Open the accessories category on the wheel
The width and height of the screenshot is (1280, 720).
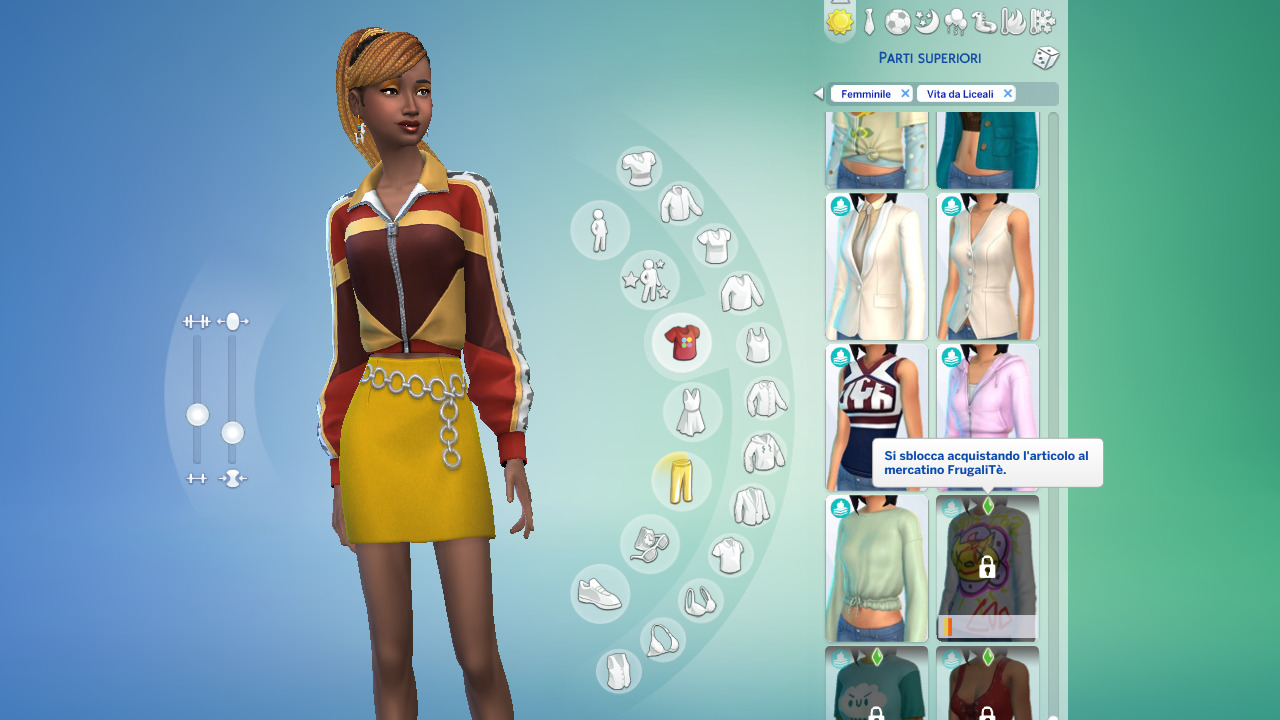(650, 545)
